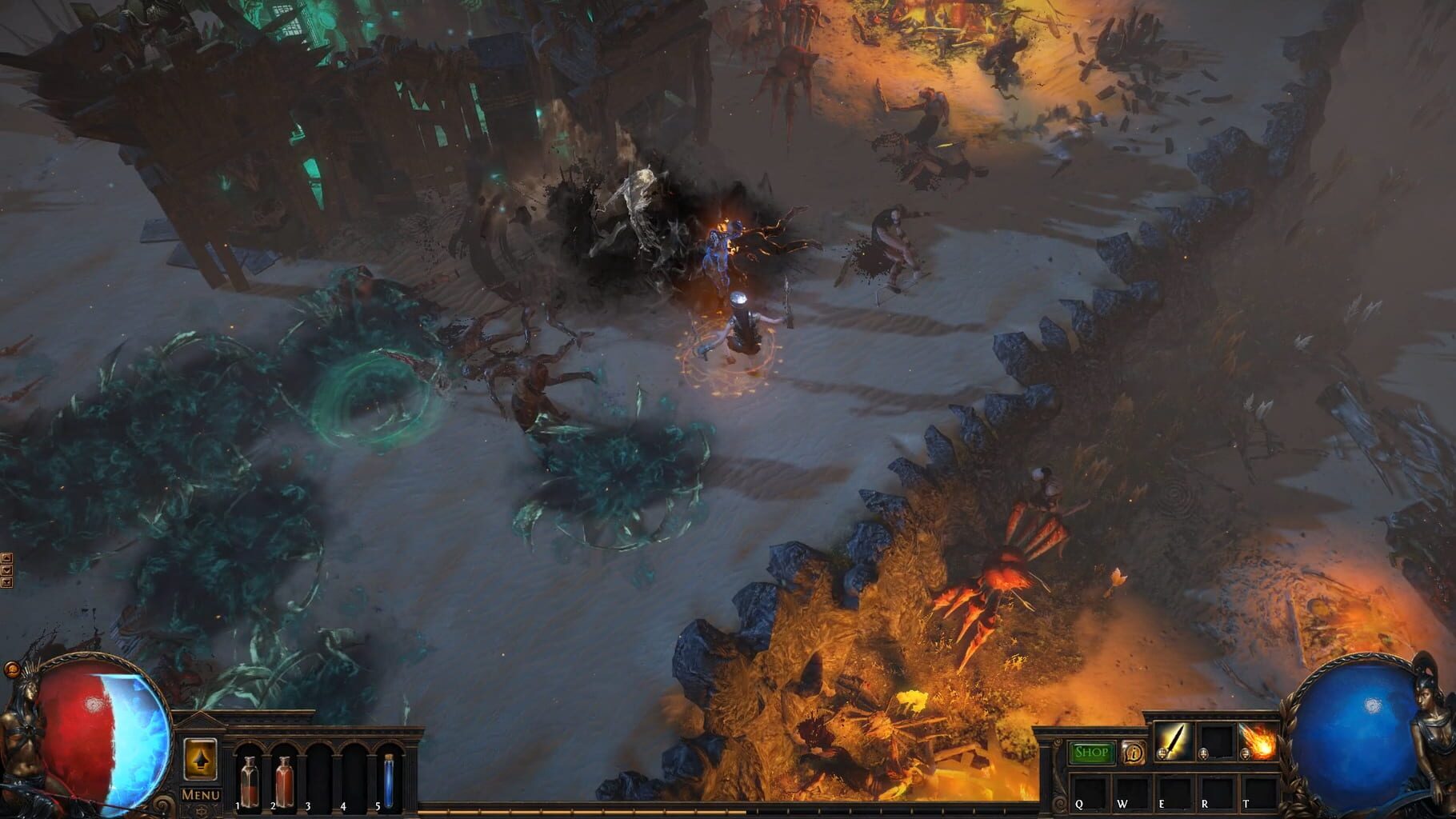
Task: Open the Shop
Action: 1091,751
